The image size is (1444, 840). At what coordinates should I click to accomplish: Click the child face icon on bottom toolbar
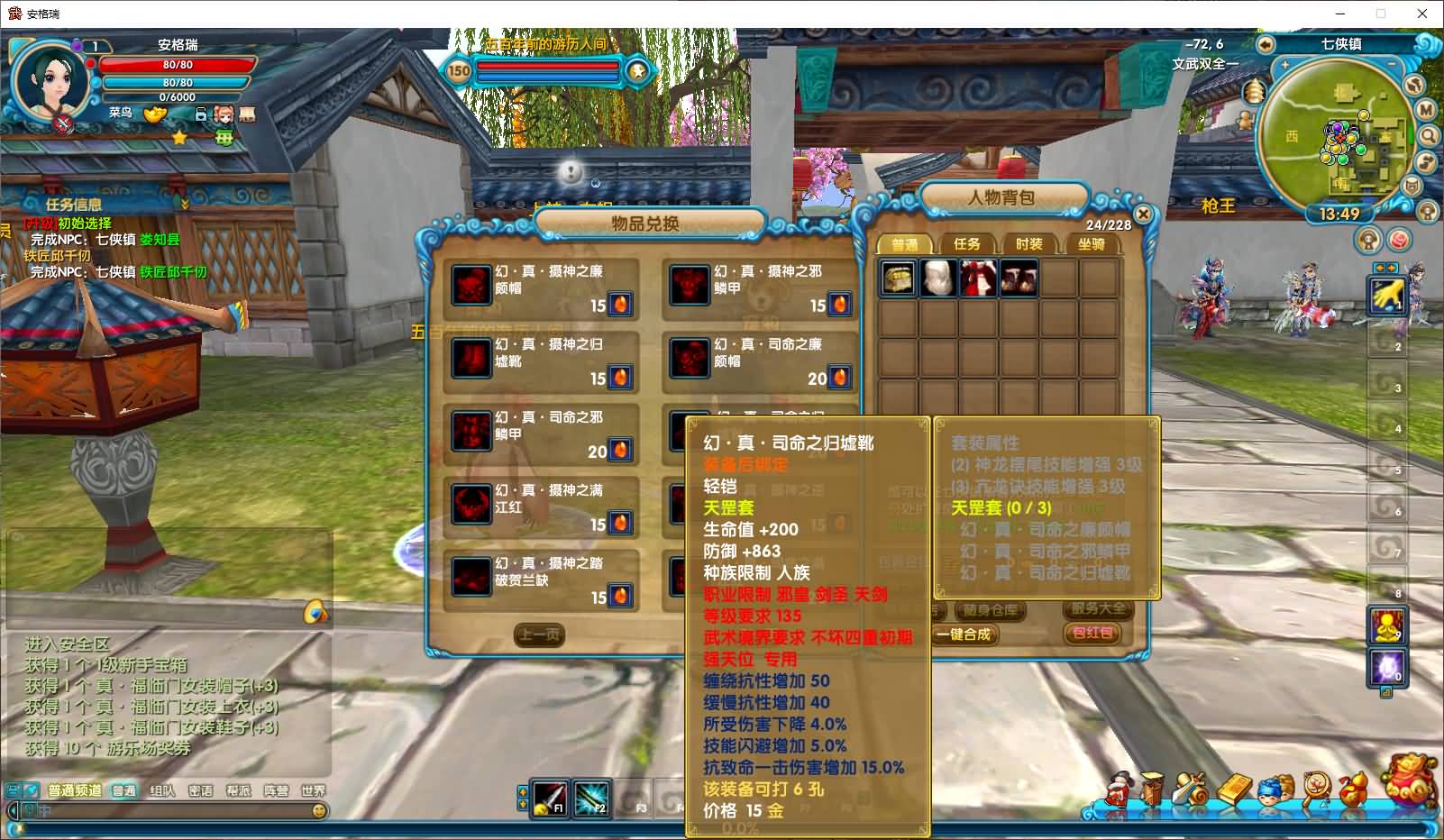pyautogui.click(x=1271, y=790)
